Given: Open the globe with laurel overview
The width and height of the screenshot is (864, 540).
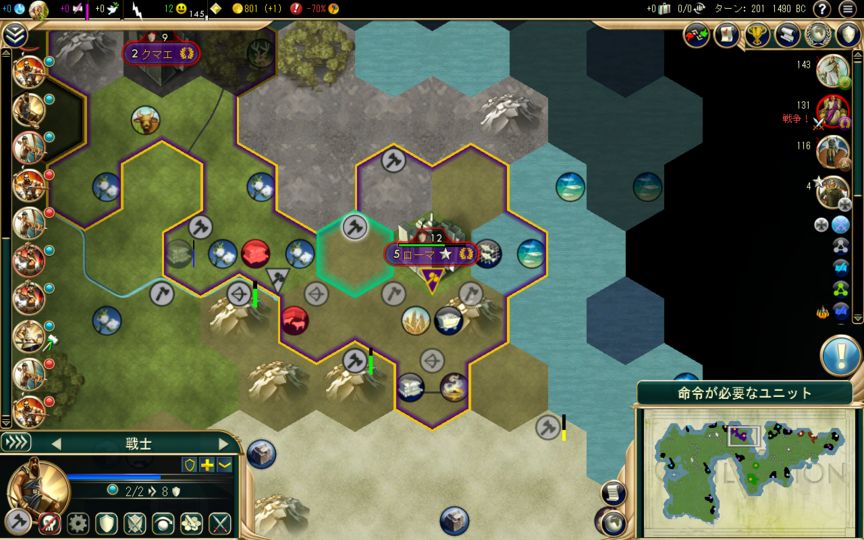Looking at the screenshot, I should pyautogui.click(x=818, y=35).
